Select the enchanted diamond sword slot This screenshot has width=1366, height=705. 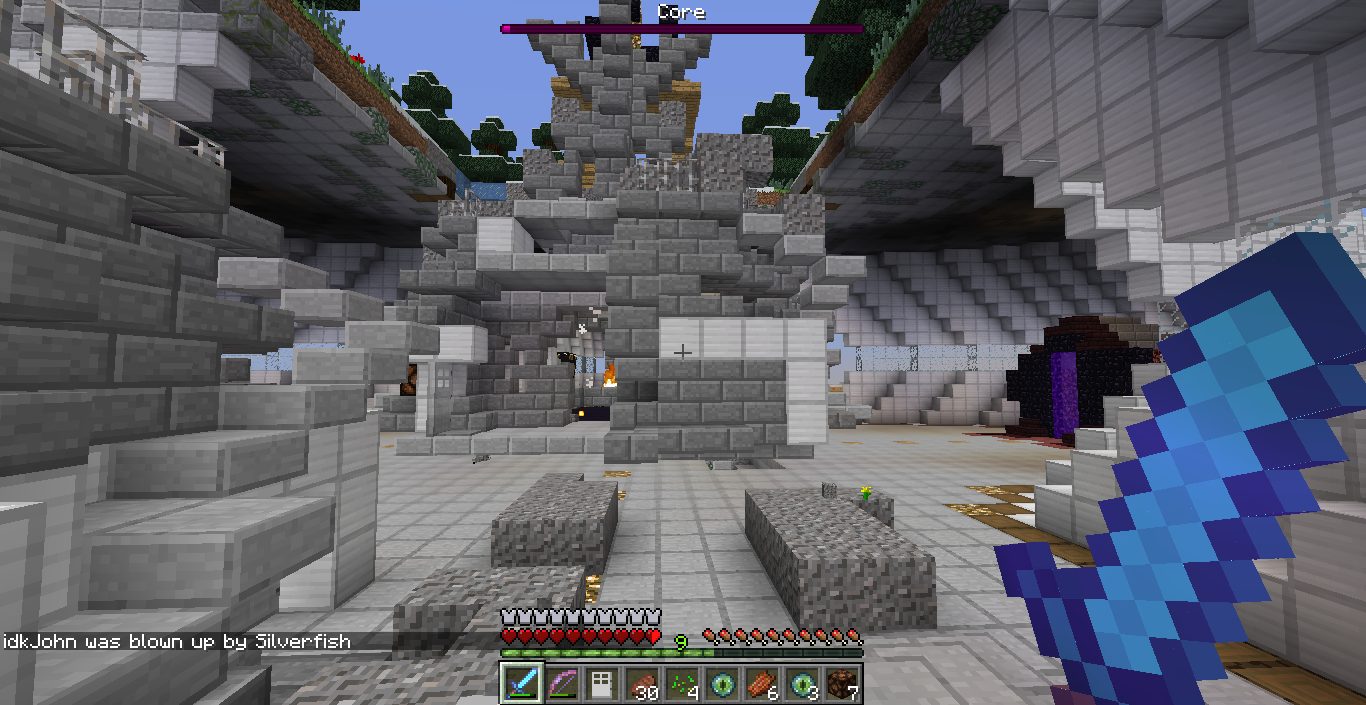coord(521,684)
